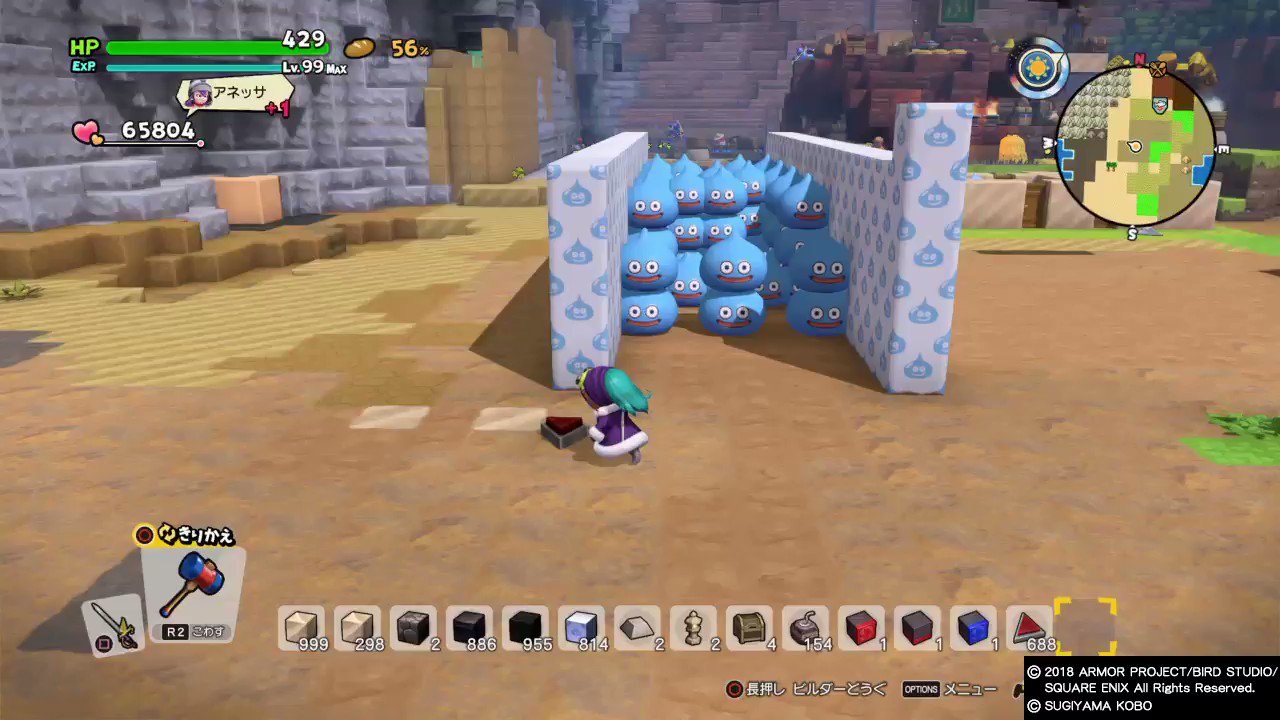Click the empty highlighted hotbar slot
The image size is (1280, 720).
[1087, 625]
